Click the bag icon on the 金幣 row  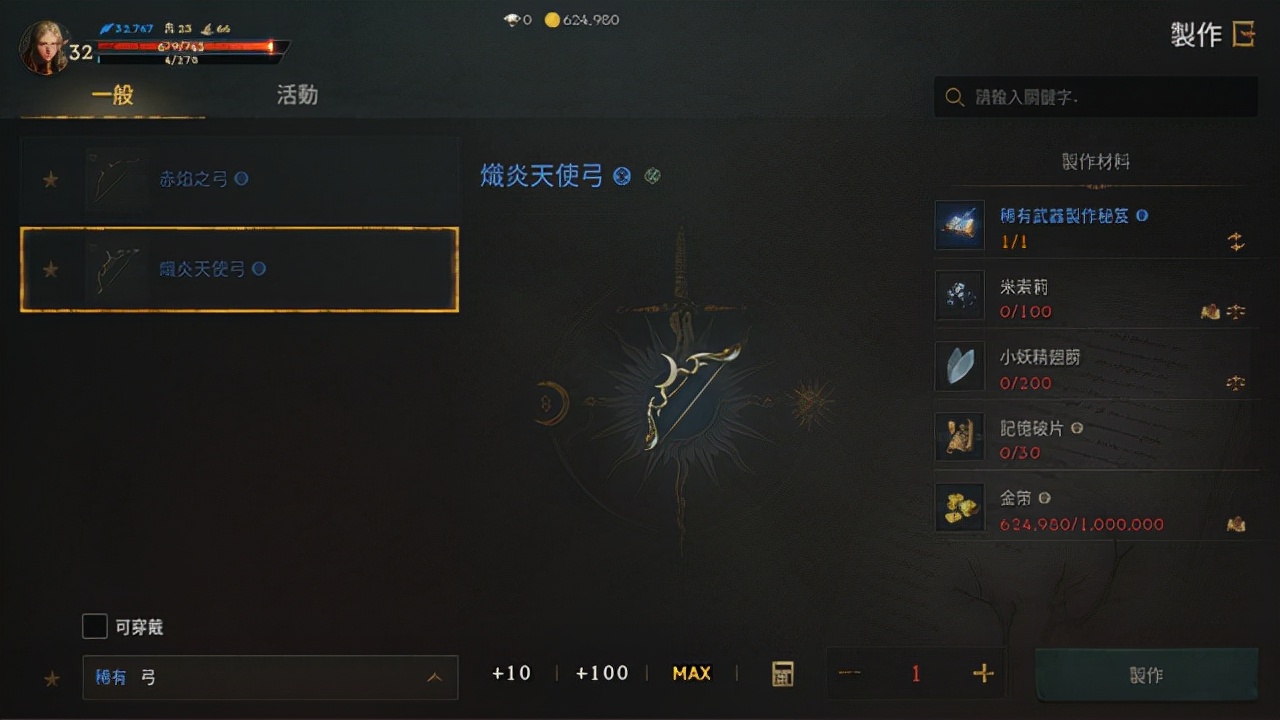(x=1236, y=522)
